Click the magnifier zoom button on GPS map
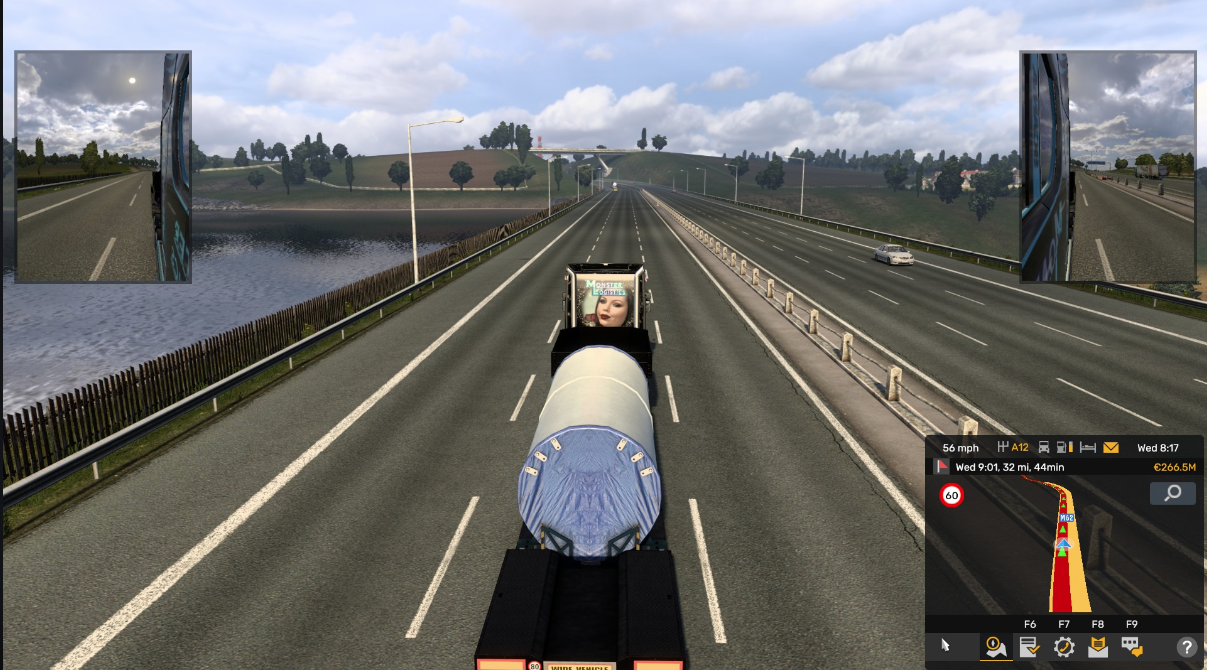 tap(1172, 493)
